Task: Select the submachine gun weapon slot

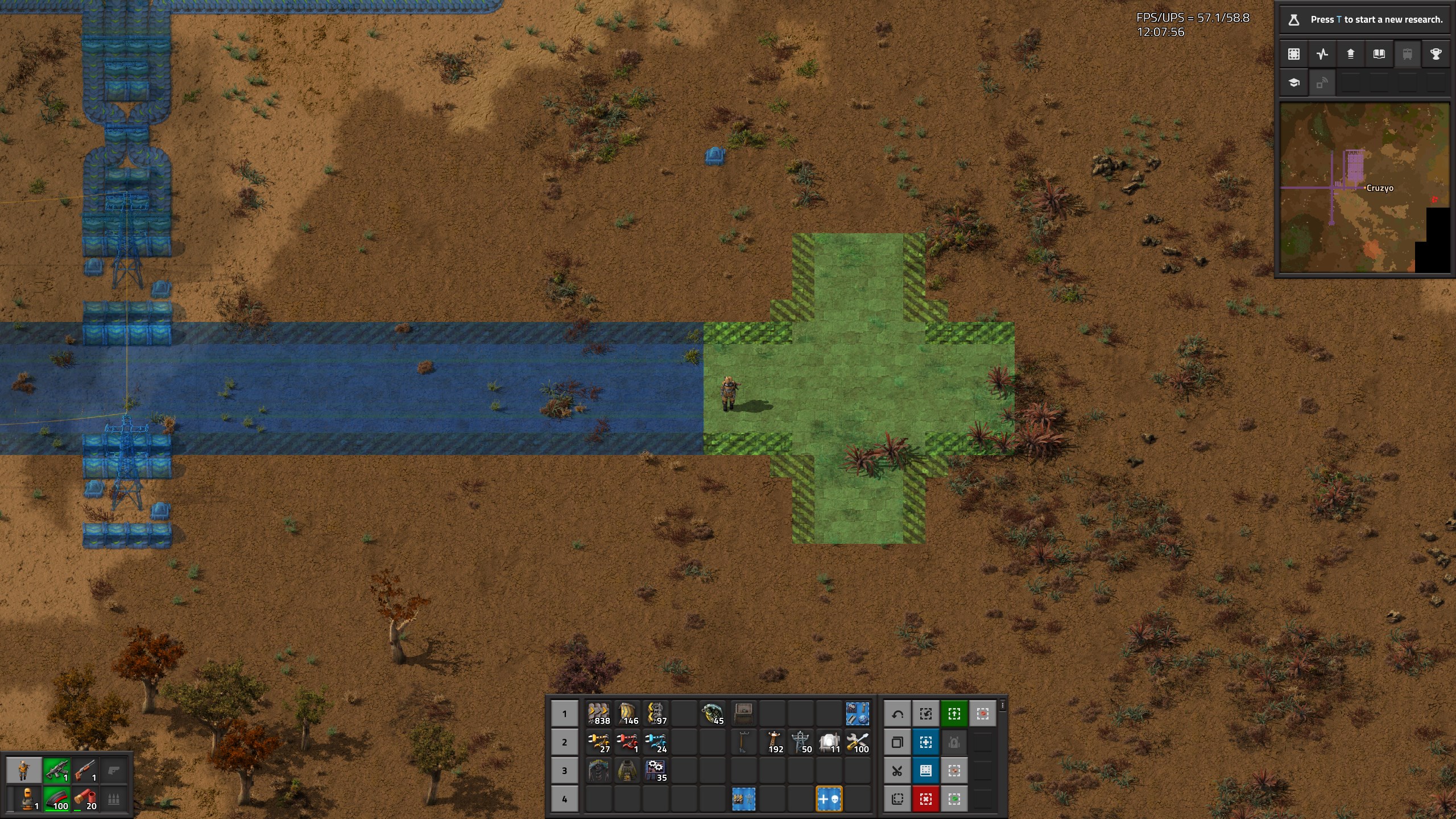Action: (x=56, y=771)
